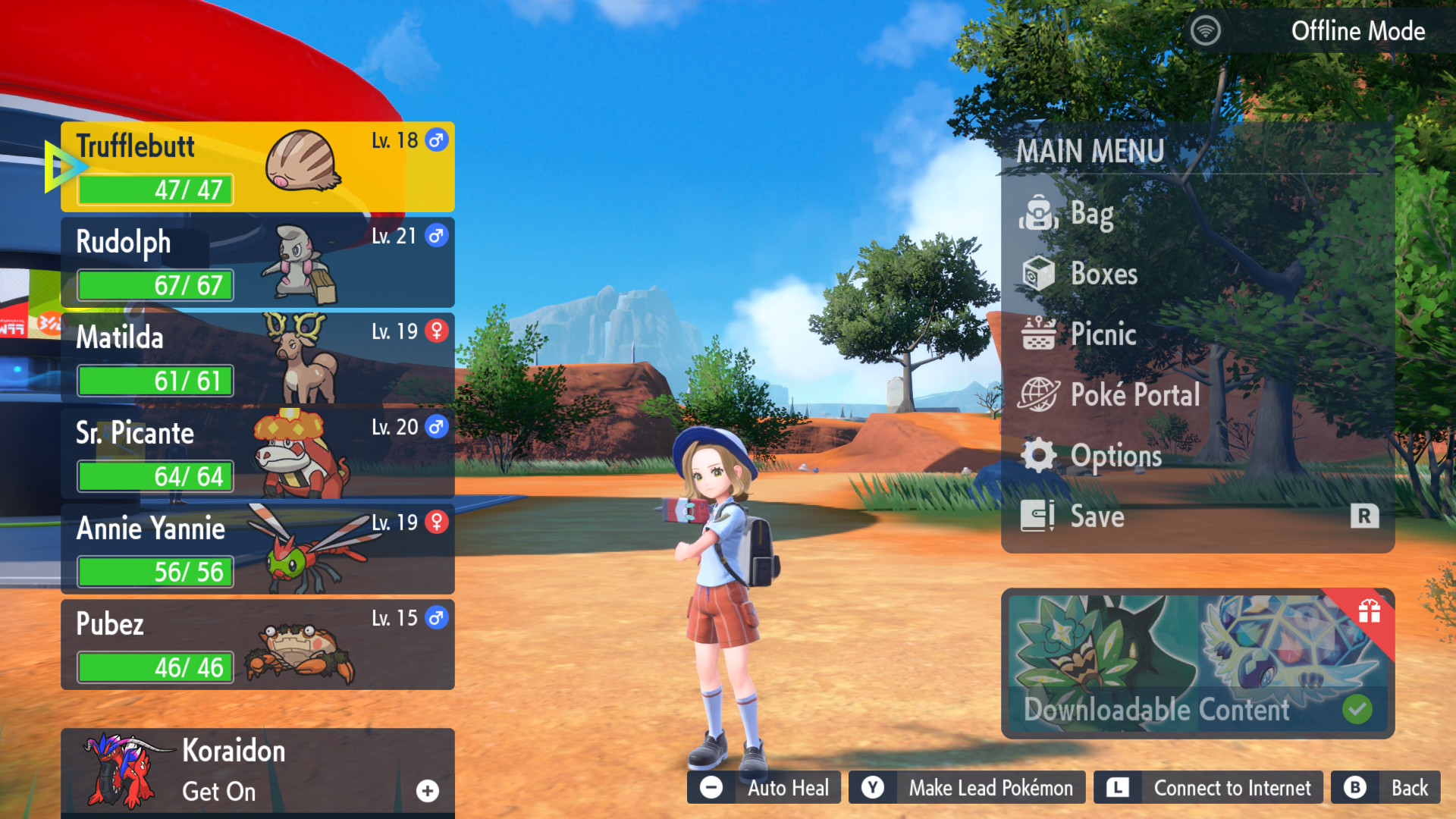Select Trufflebutt in the party list
Screen dimensions: 1456x819
(258, 167)
